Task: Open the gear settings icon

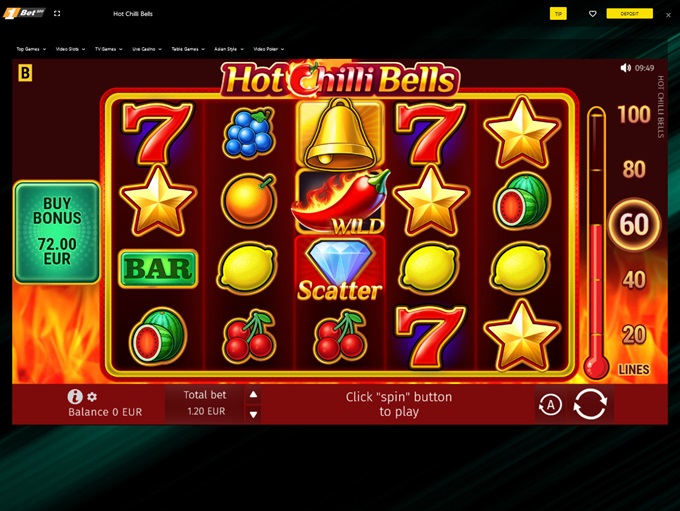Action: [x=92, y=397]
